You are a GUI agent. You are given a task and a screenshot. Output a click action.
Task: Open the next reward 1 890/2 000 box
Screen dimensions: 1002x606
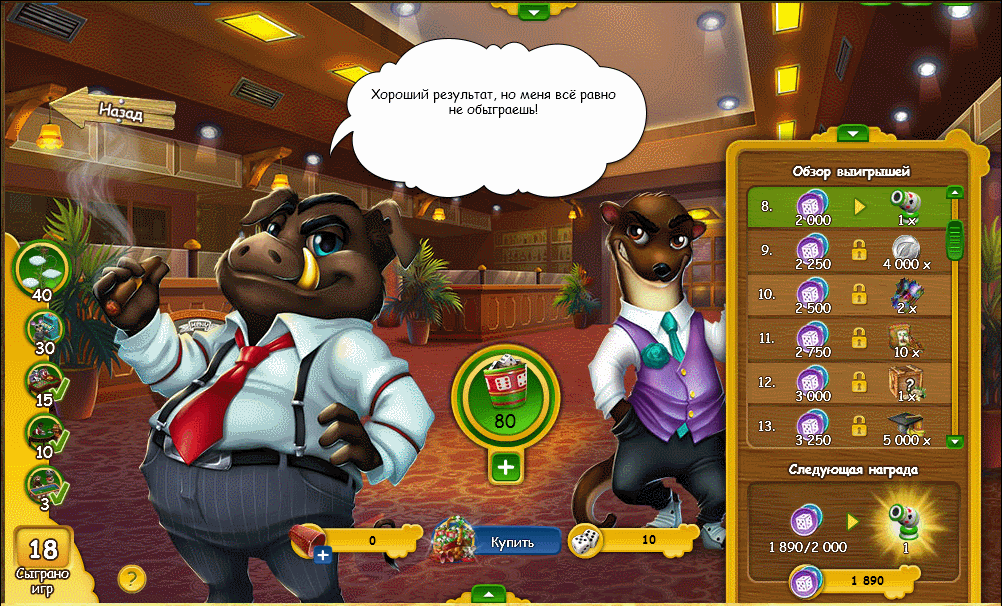pyautogui.click(x=853, y=520)
